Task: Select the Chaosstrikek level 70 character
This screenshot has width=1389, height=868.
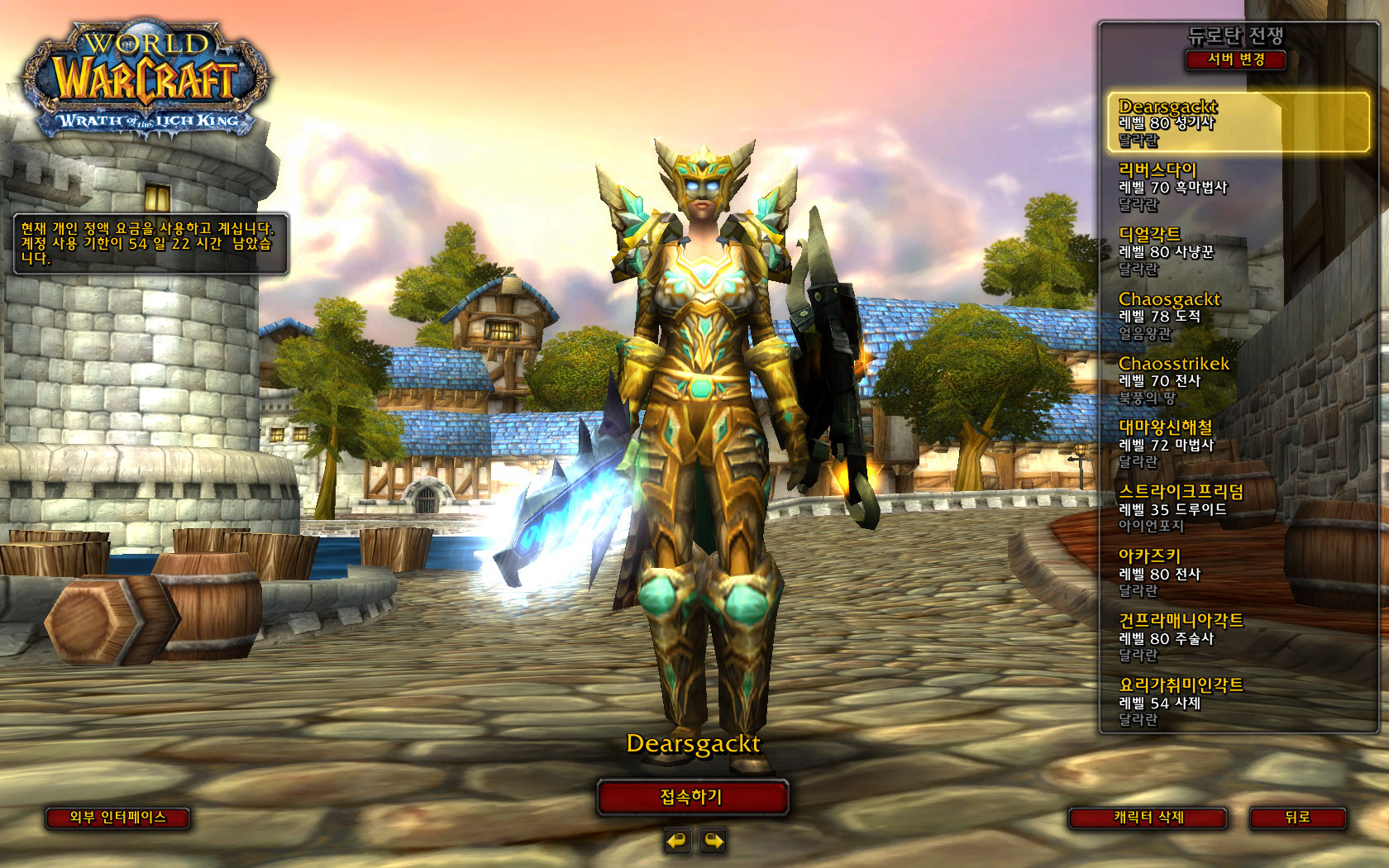Action: click(1238, 380)
